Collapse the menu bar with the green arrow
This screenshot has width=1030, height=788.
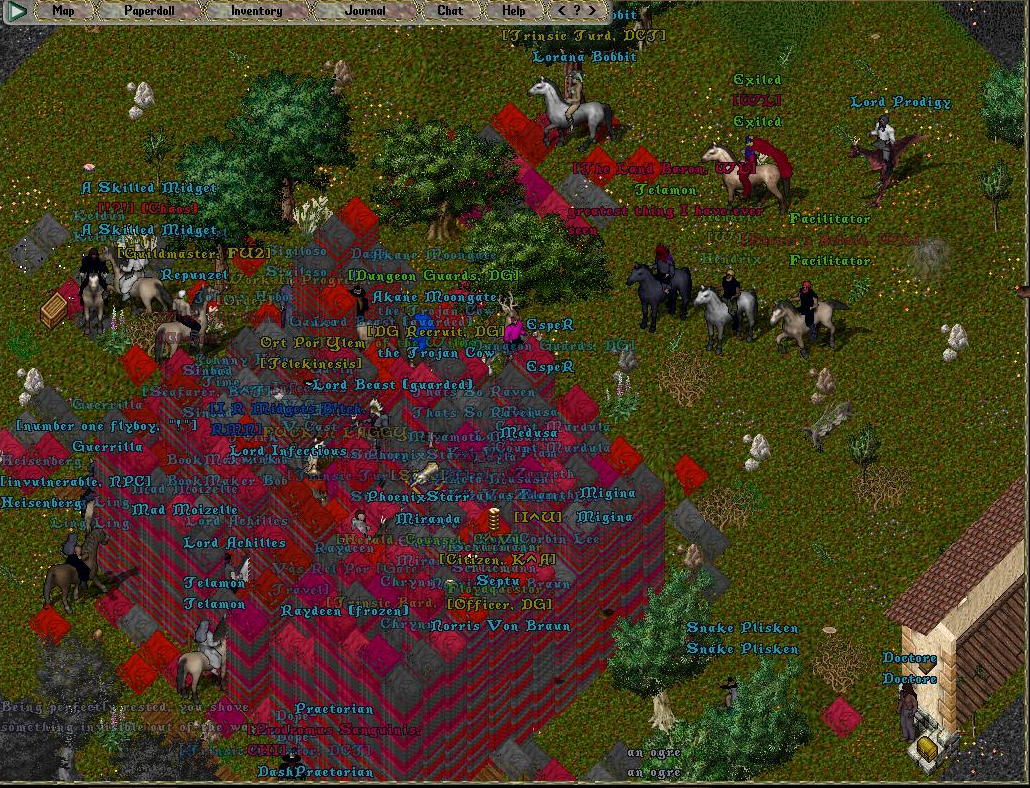(x=17, y=12)
